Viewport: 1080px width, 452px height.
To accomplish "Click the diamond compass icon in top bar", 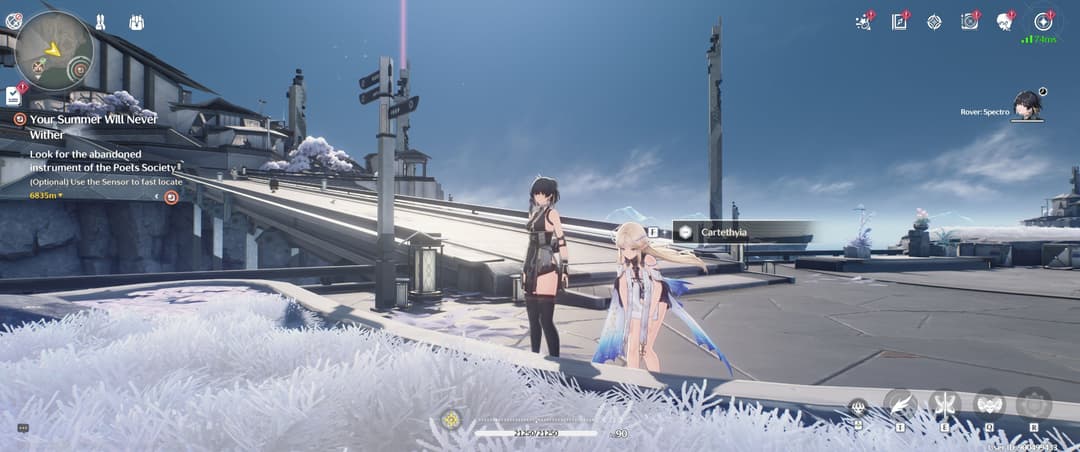I will click(934, 22).
